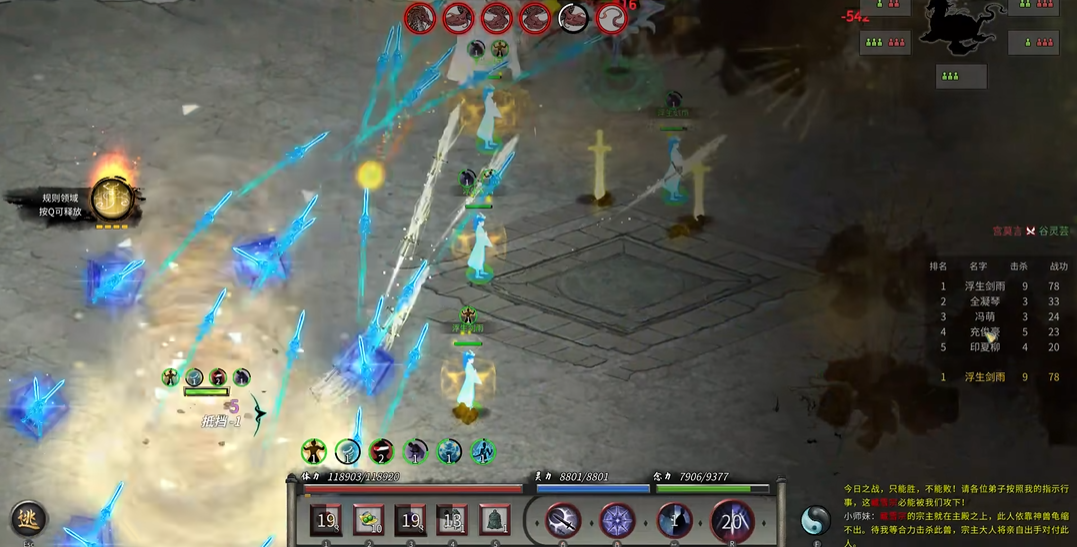Cast the purple star burst skill
This screenshot has width=1077, height=547.
tap(617, 520)
